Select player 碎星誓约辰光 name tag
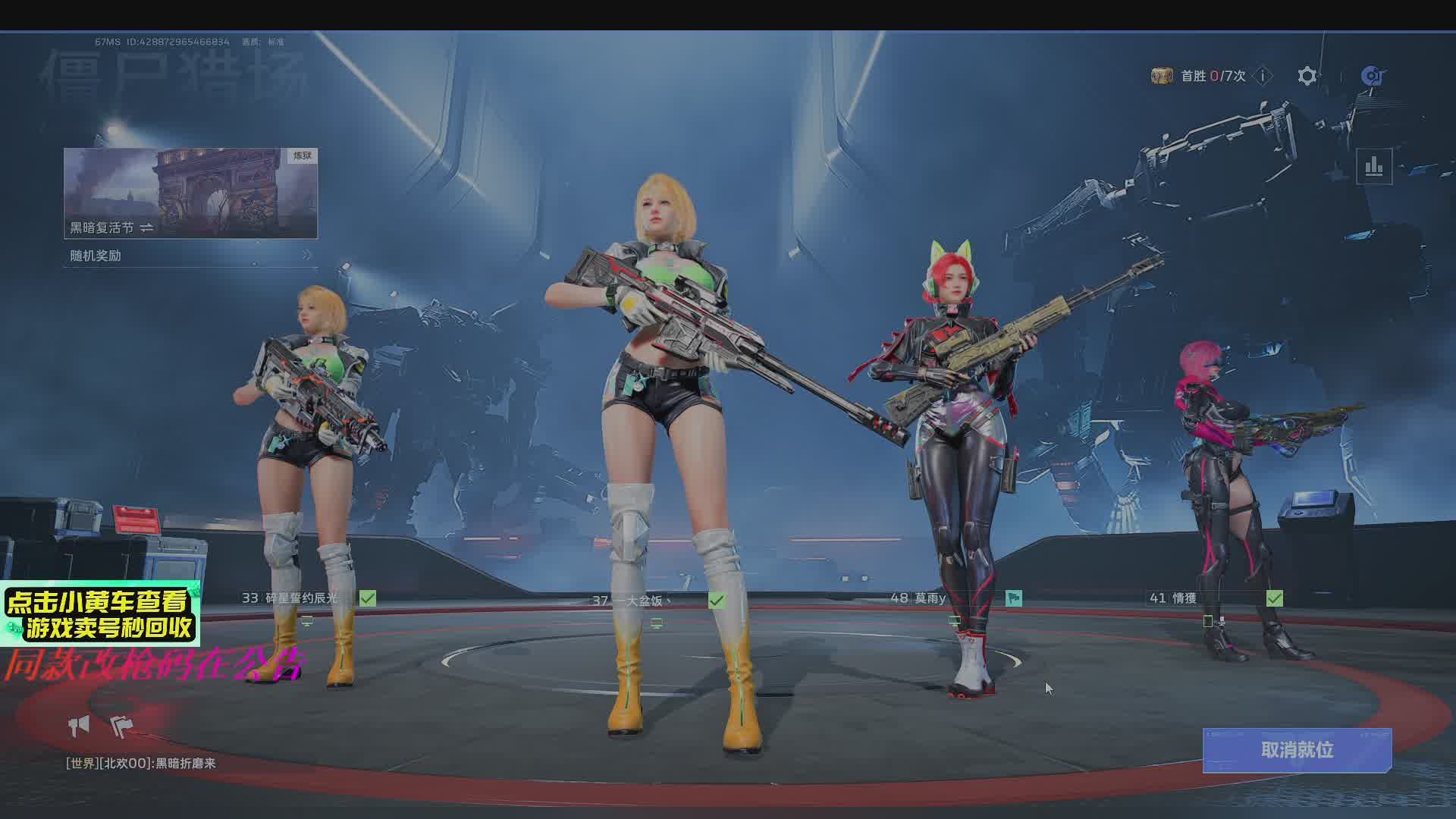 coord(300,598)
